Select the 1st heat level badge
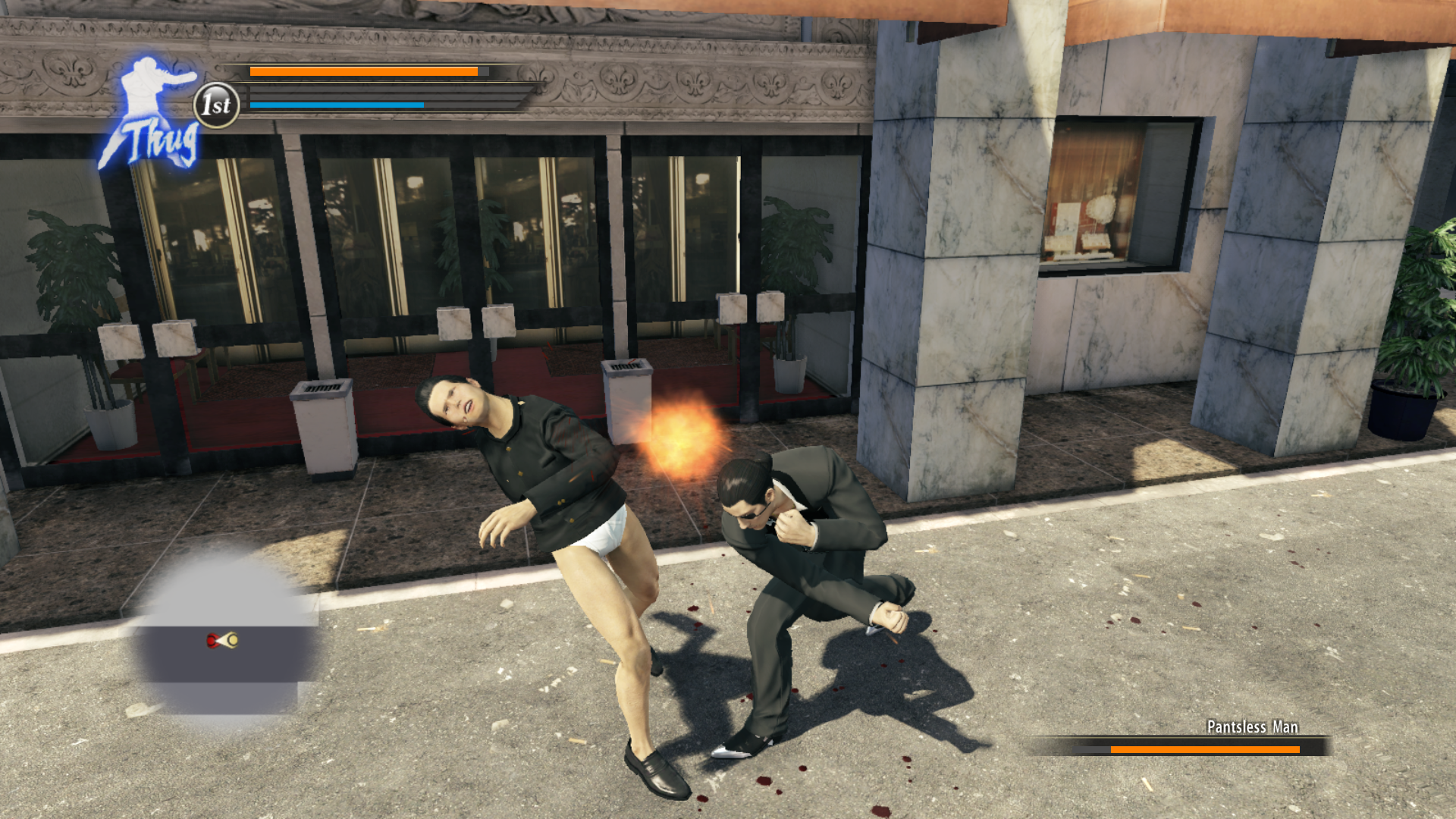 [x=217, y=105]
